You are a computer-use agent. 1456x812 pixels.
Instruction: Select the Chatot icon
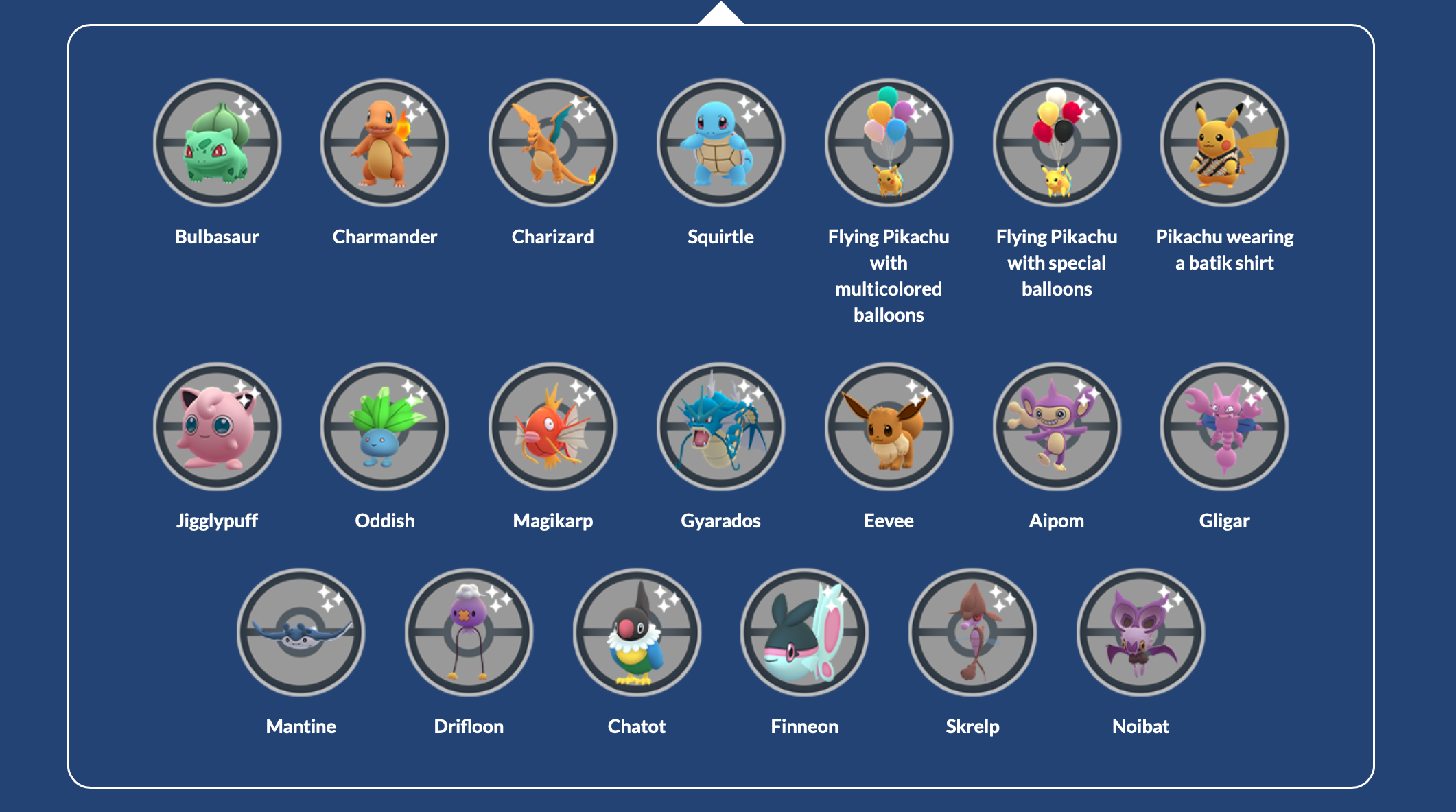(637, 632)
